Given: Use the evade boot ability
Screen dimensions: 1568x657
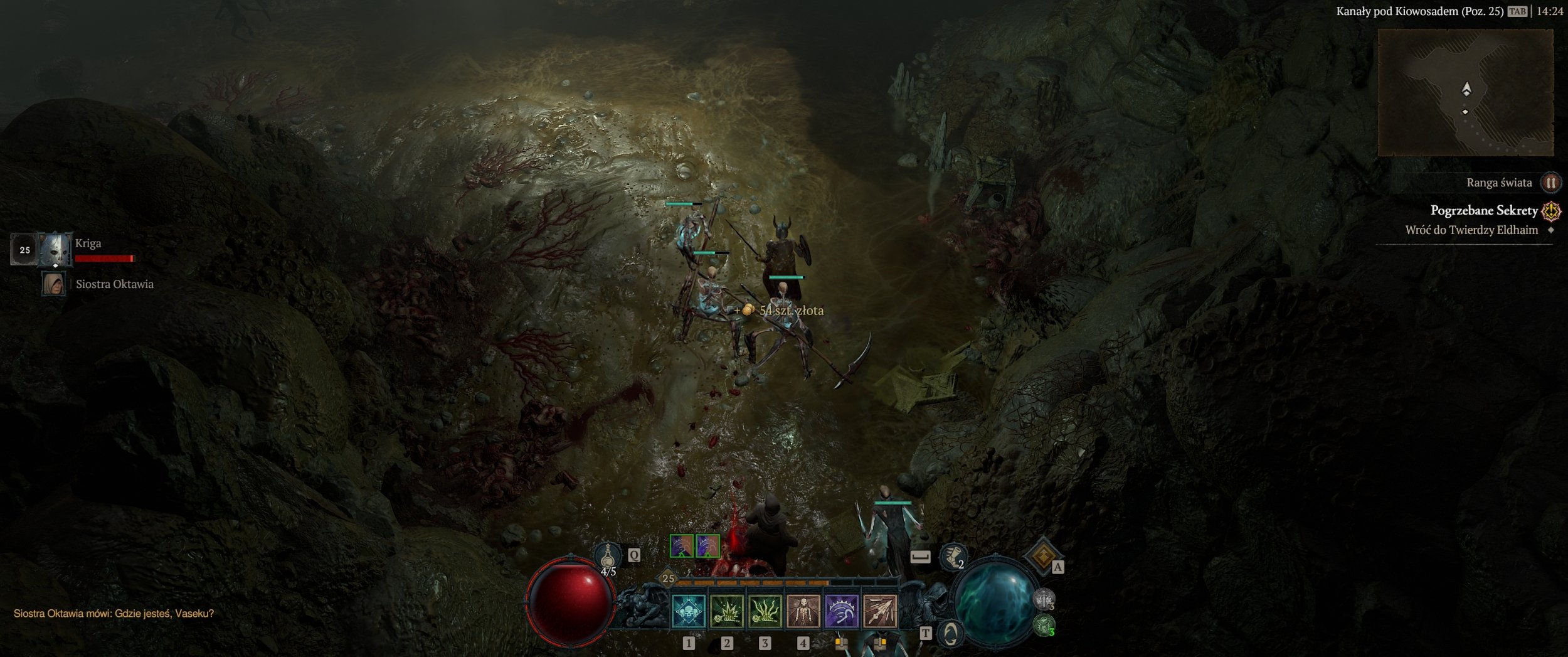Looking at the screenshot, I should [951, 557].
